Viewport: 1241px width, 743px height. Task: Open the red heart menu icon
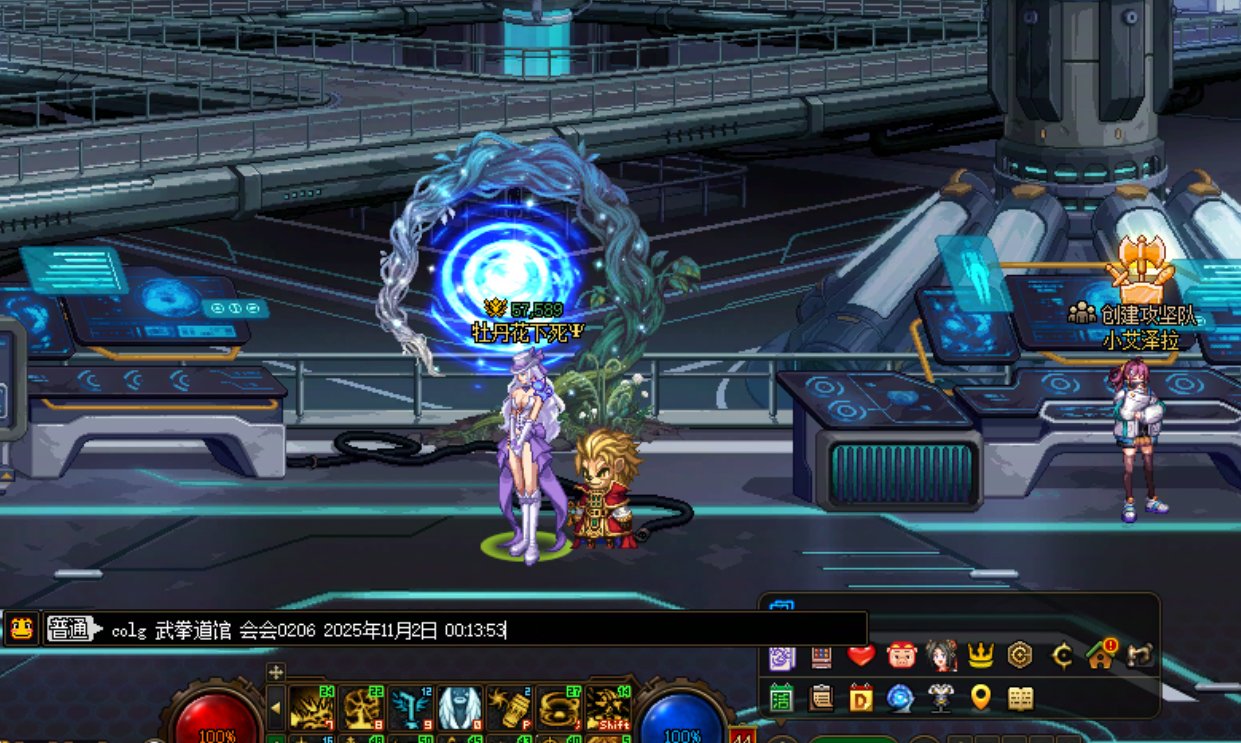(861, 655)
